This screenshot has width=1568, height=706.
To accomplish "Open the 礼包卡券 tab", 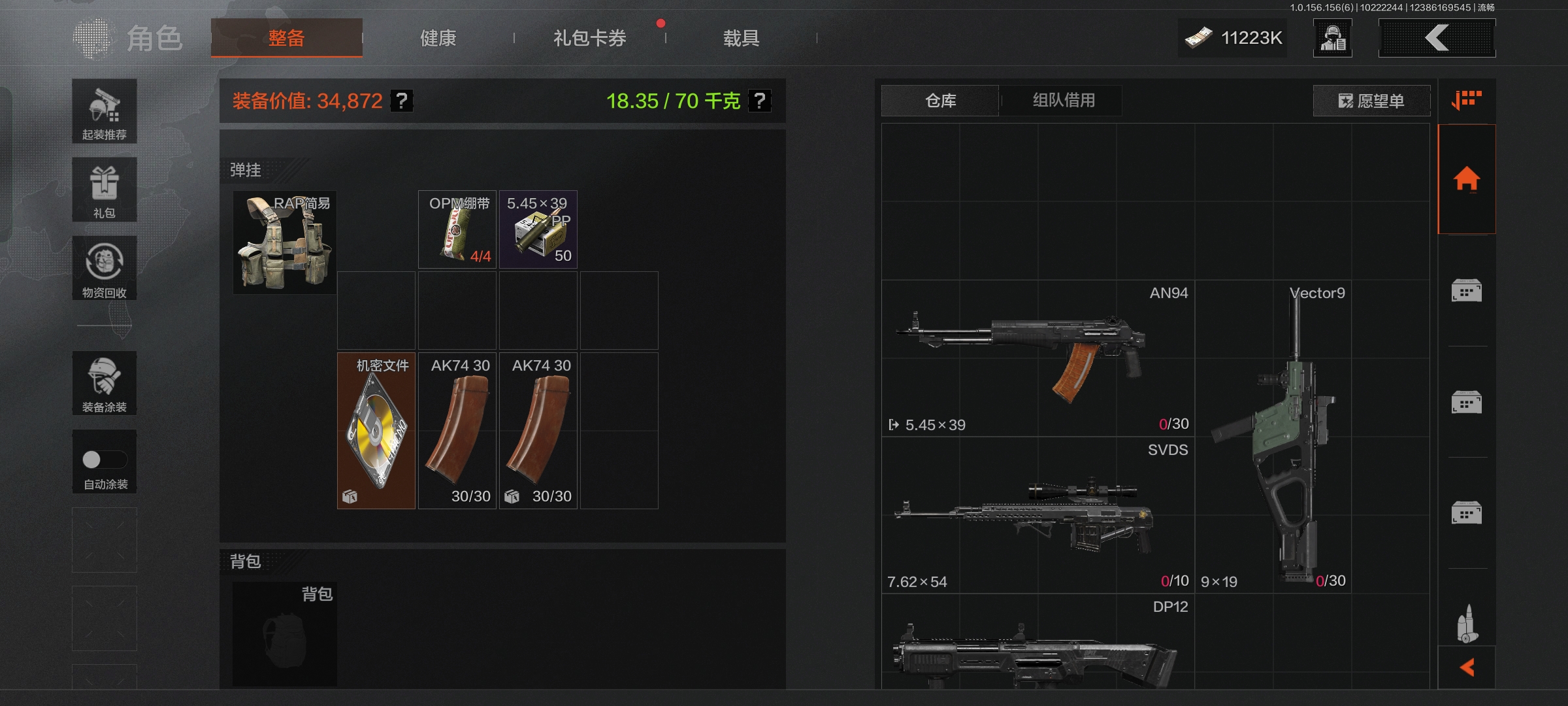I will pyautogui.click(x=589, y=38).
